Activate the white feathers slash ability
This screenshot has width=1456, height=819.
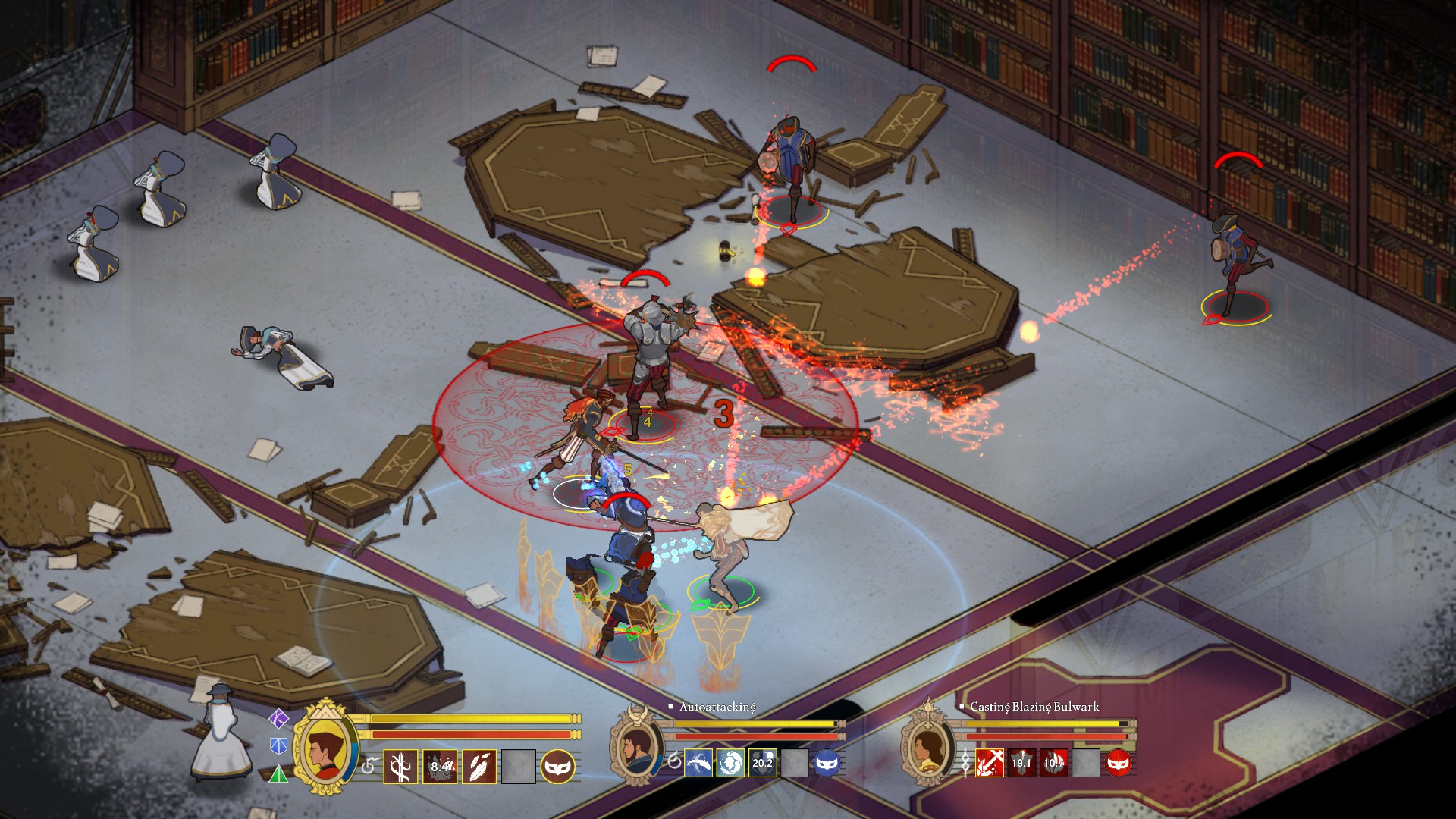click(479, 766)
